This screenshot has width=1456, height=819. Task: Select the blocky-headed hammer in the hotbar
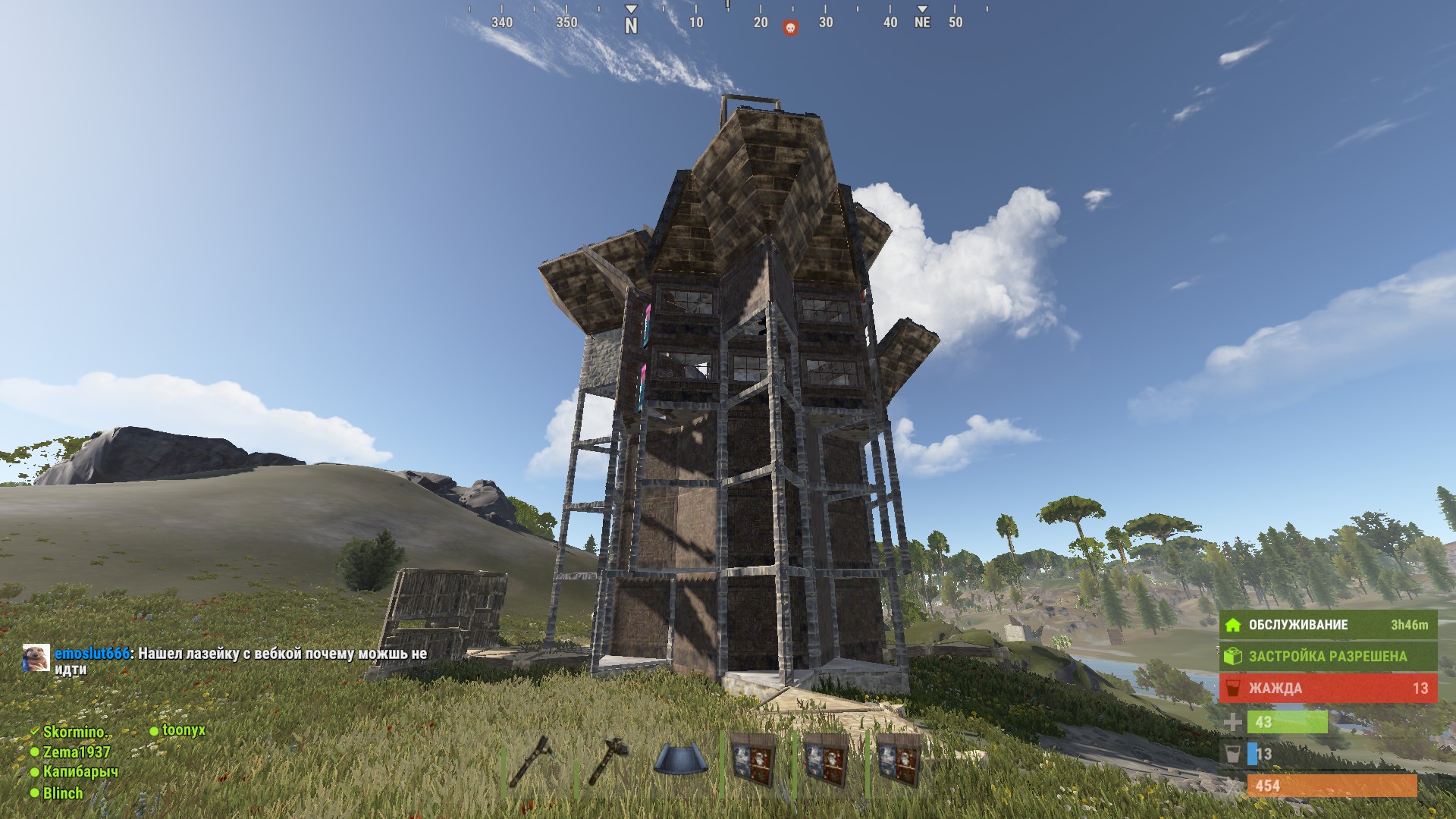click(x=607, y=760)
